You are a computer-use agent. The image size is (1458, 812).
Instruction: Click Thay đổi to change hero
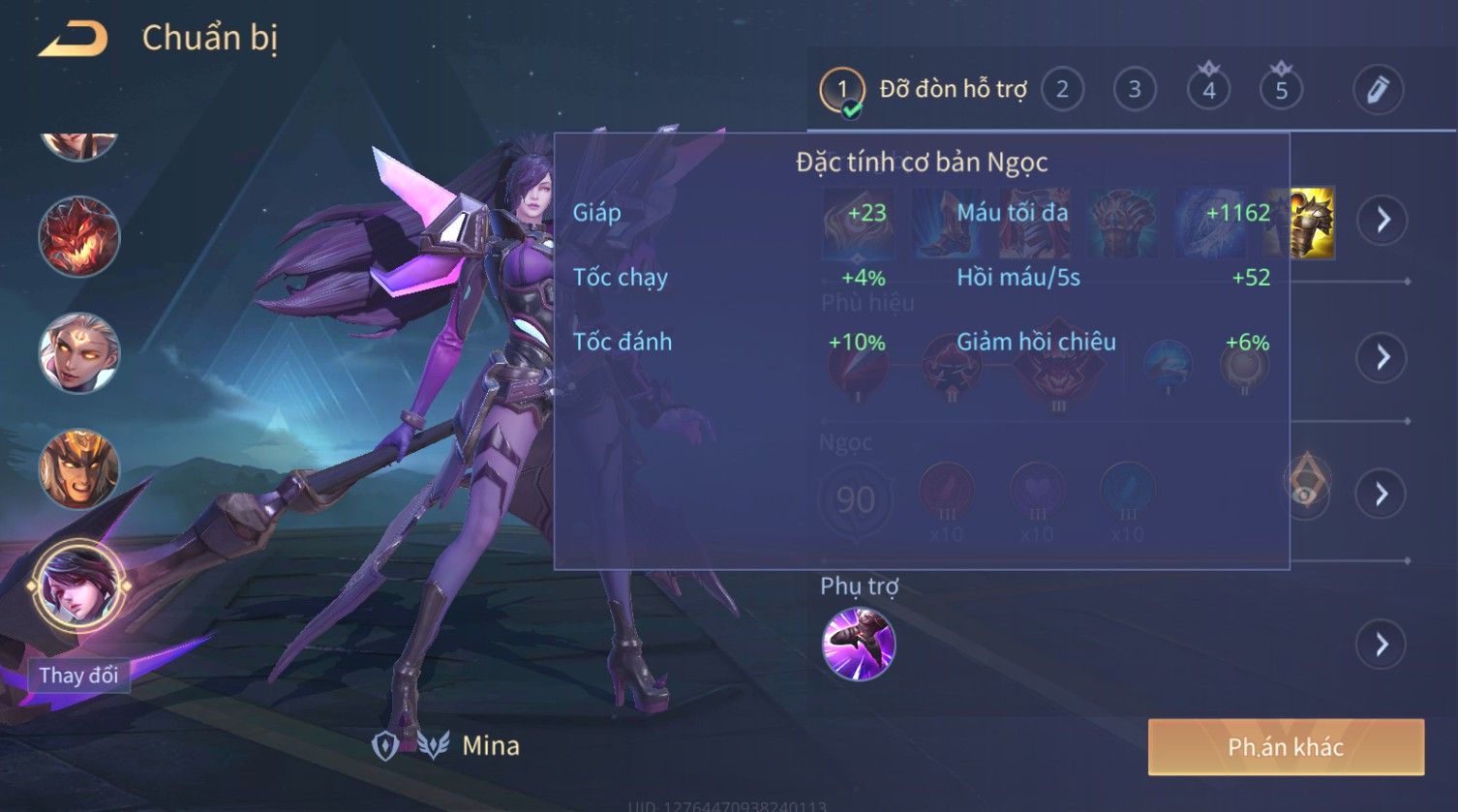(x=78, y=675)
